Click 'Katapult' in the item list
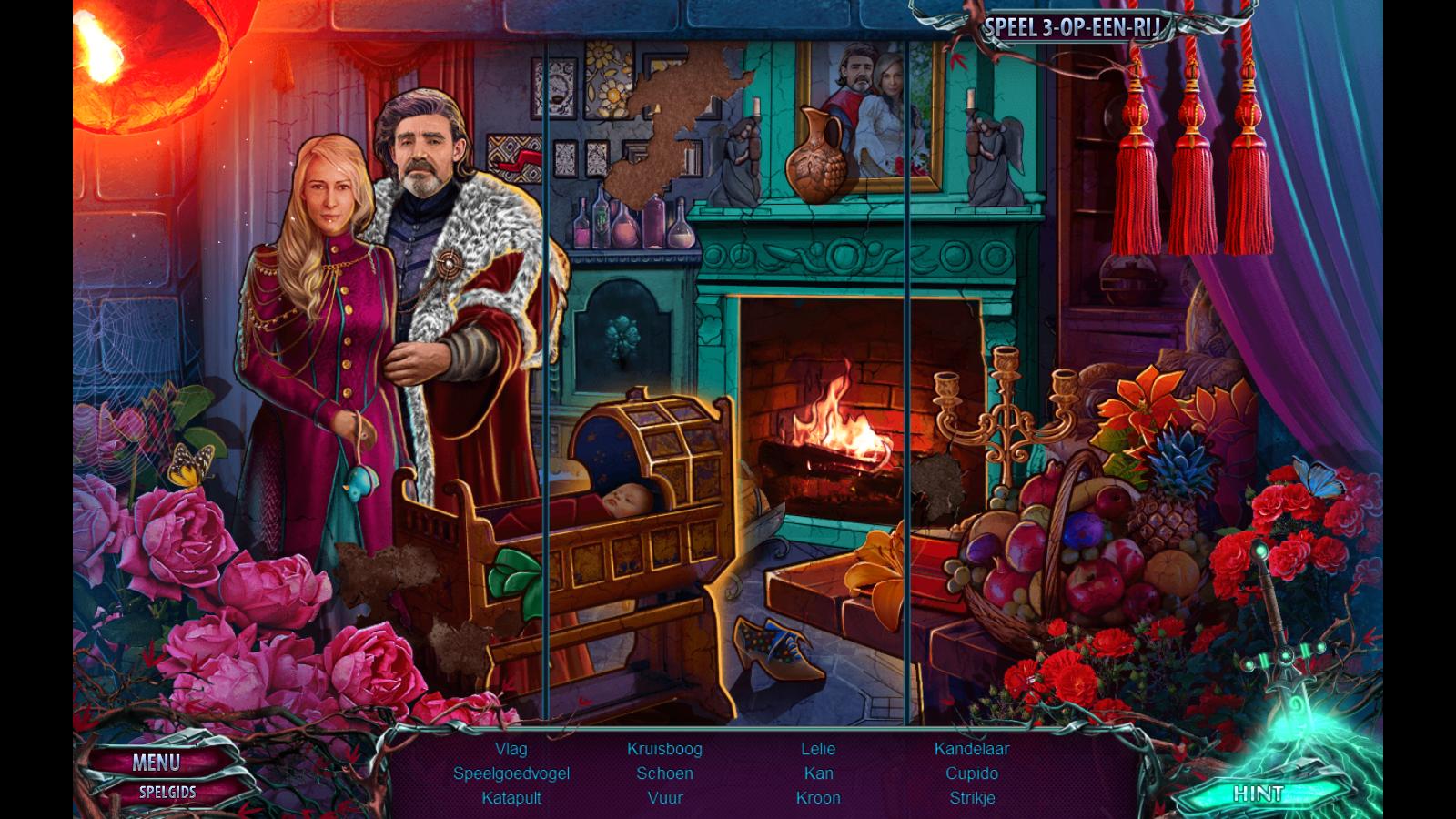1456x819 pixels. pos(511,798)
